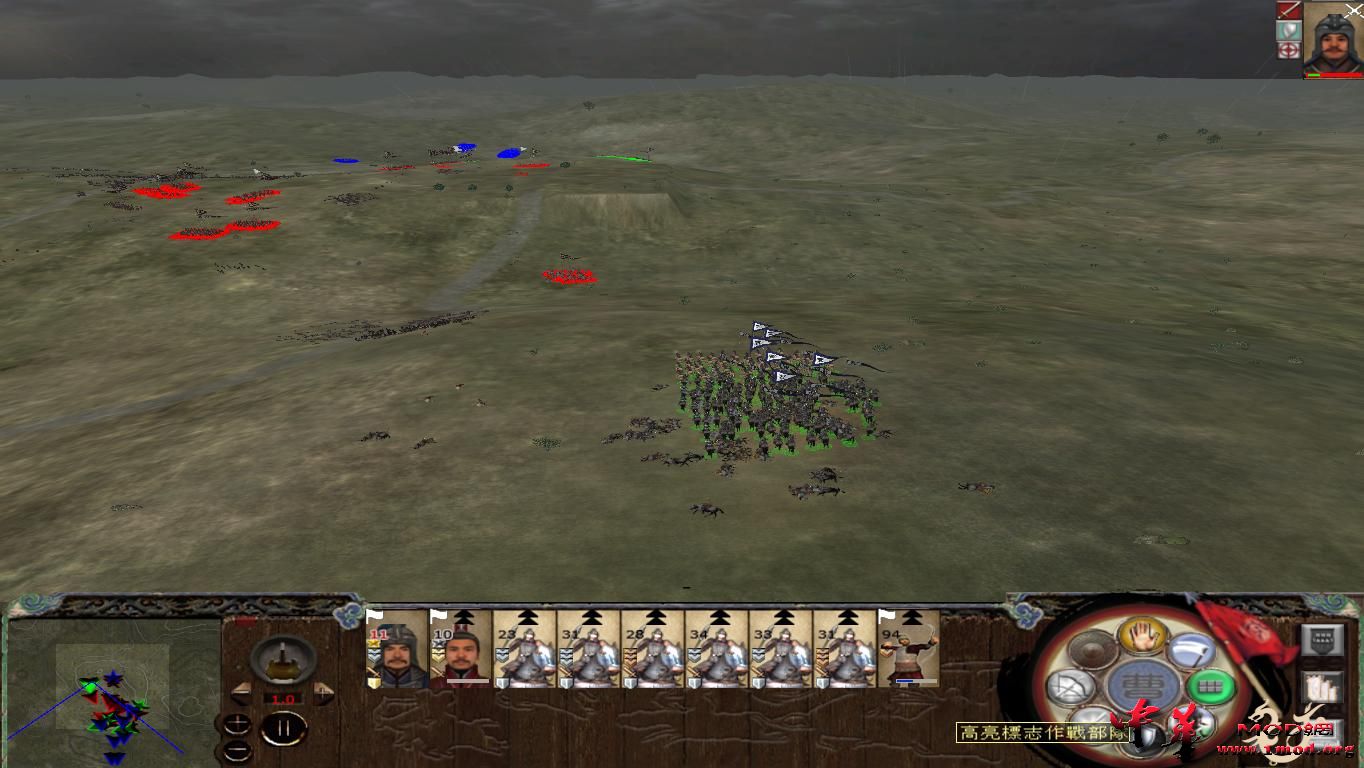The image size is (1364, 768).
Task: Zoom in the minimap with the plus button
Action: tap(237, 724)
